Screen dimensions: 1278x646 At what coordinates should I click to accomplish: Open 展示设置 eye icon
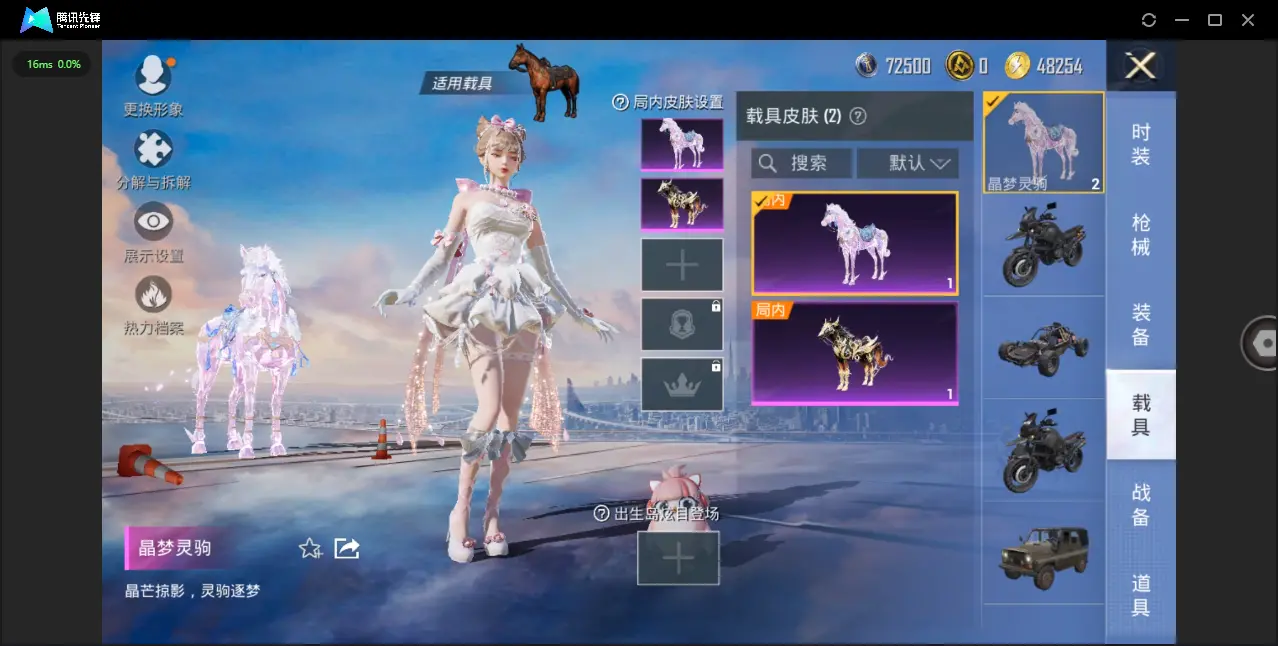pos(153,222)
